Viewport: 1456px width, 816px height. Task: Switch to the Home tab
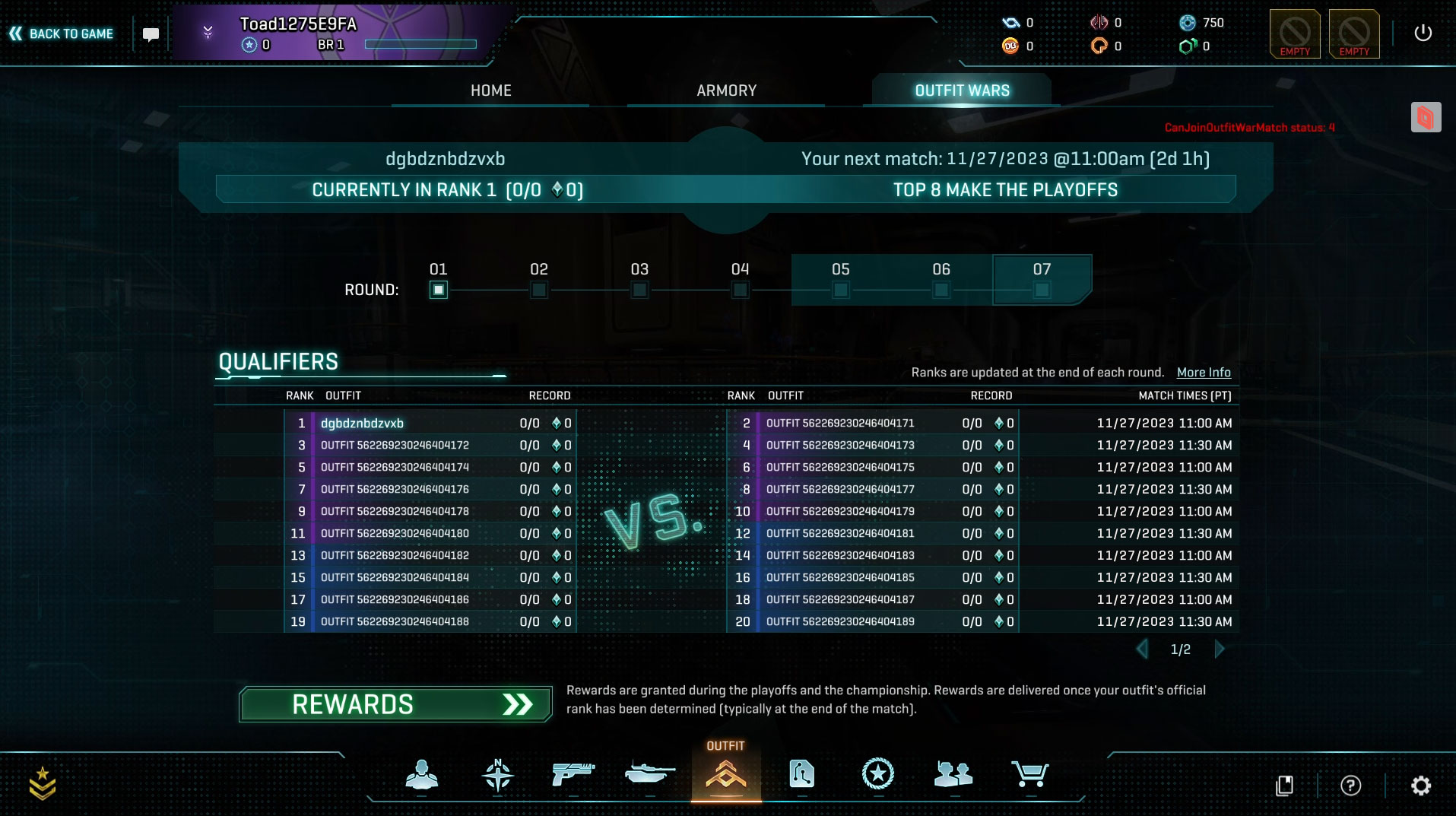490,90
